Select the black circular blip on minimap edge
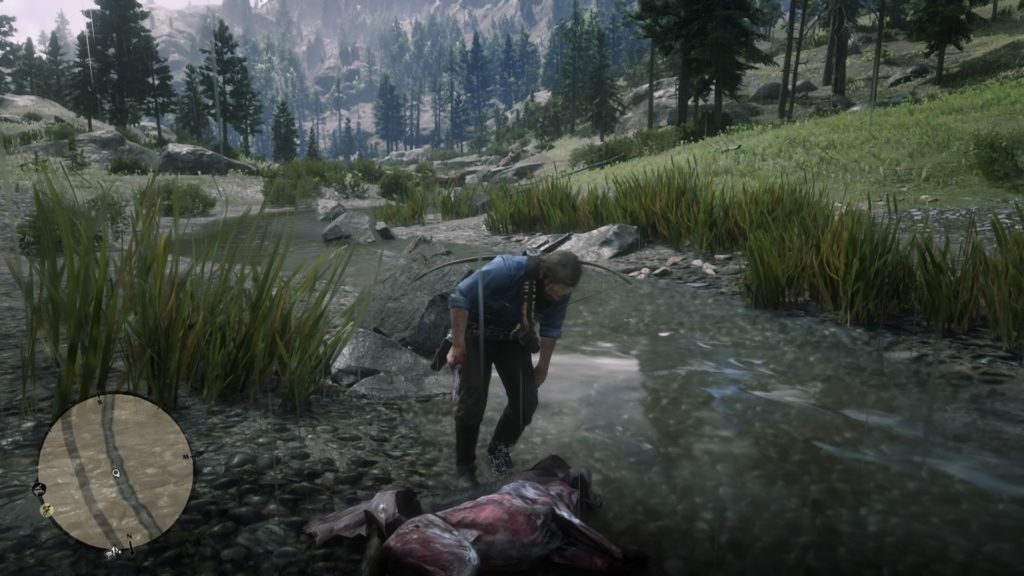Viewport: 1024px width, 576px height. [39, 490]
